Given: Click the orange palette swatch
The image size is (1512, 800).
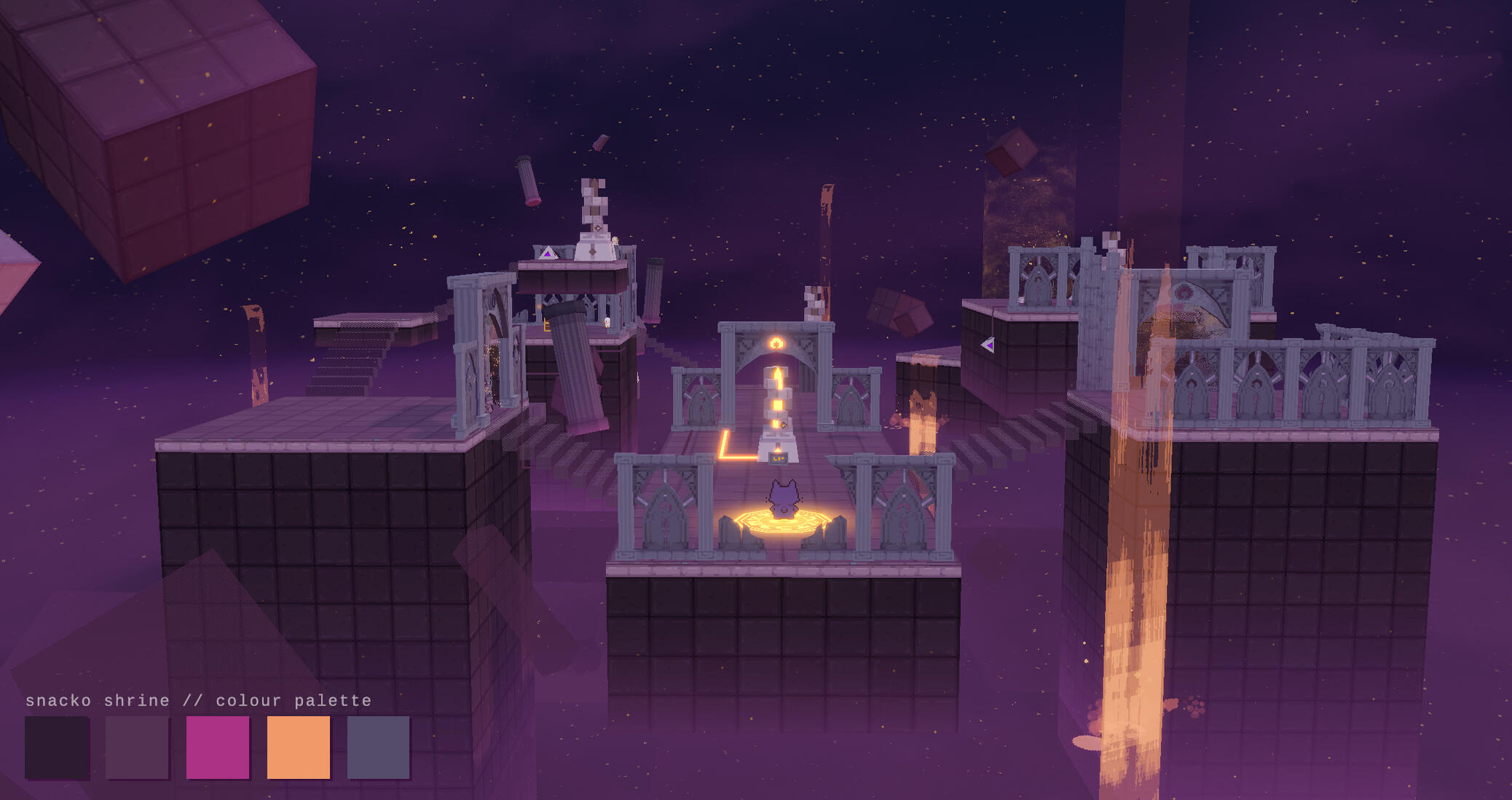Looking at the screenshot, I should click(299, 747).
